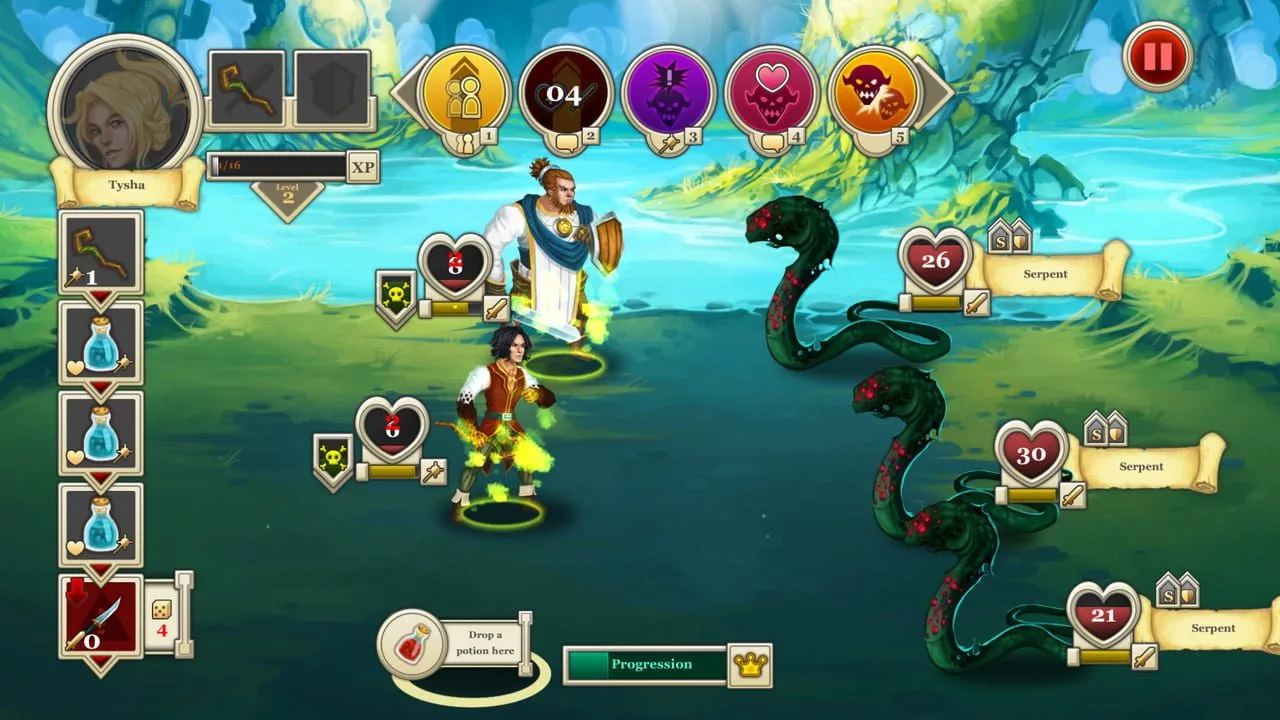
Task: Open the dark wave counter showing 04
Action: (x=567, y=91)
